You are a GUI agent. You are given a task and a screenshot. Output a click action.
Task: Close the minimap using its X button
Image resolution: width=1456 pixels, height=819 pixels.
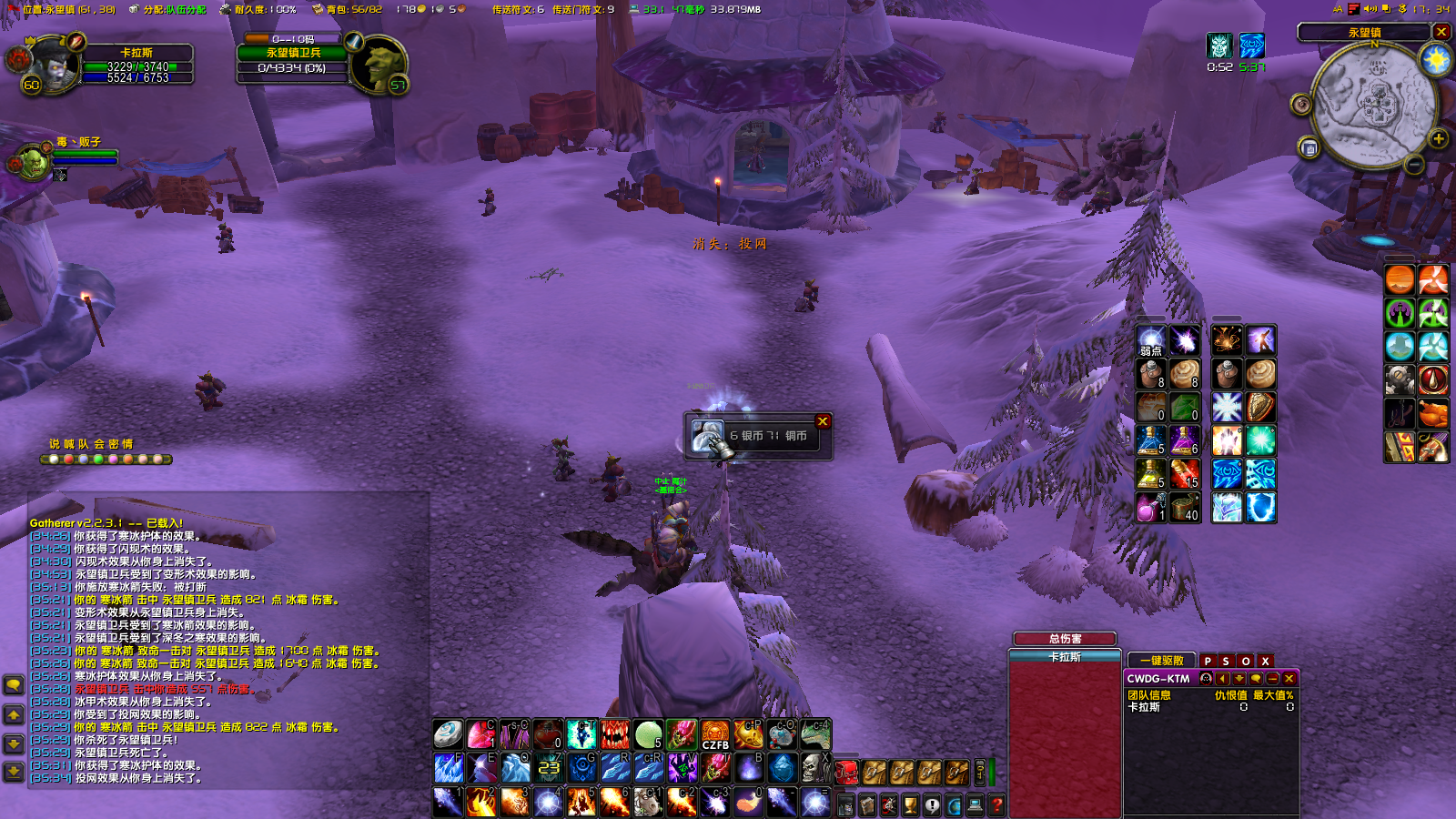(1441, 32)
